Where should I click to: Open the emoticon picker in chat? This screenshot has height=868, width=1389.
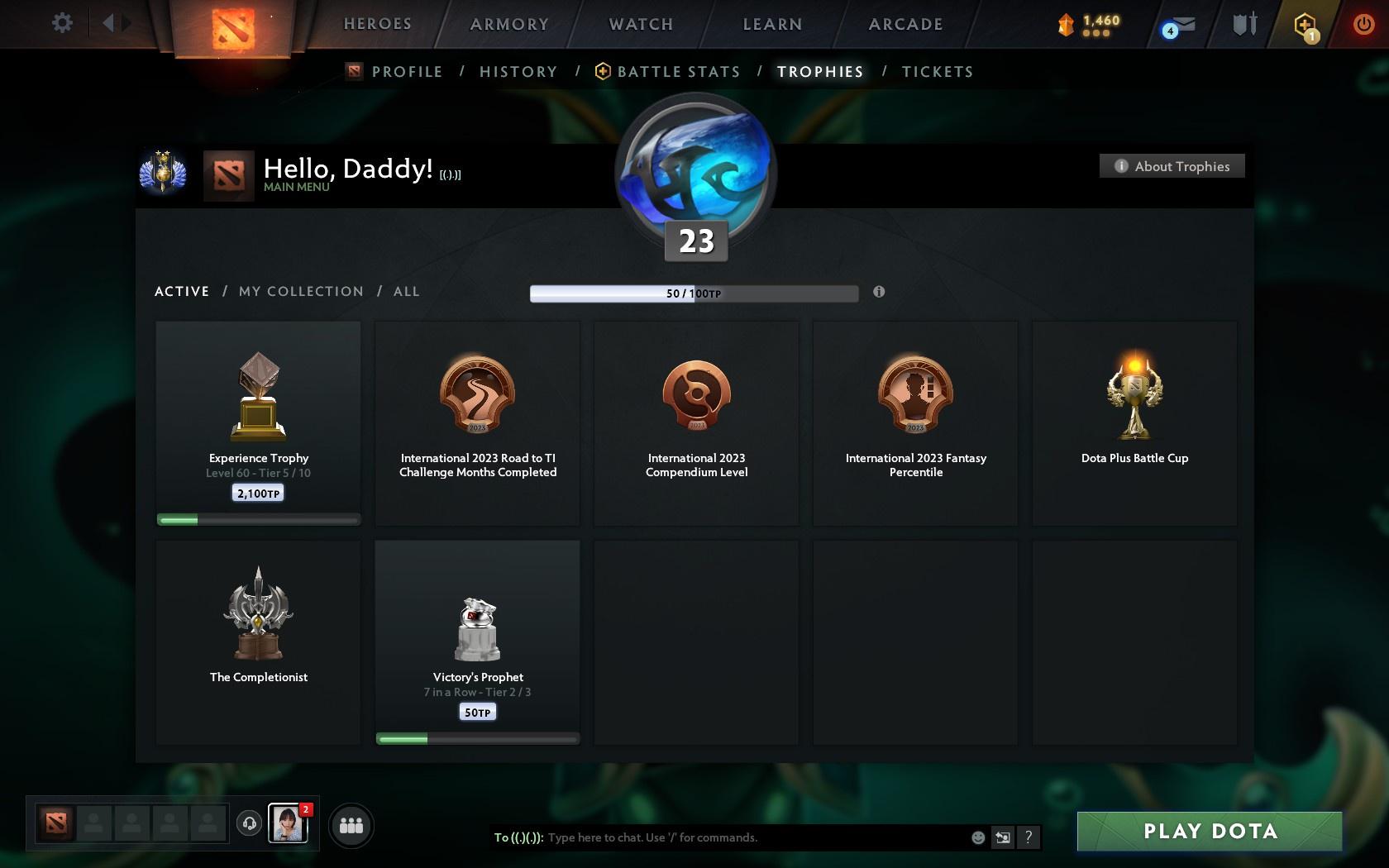(978, 837)
